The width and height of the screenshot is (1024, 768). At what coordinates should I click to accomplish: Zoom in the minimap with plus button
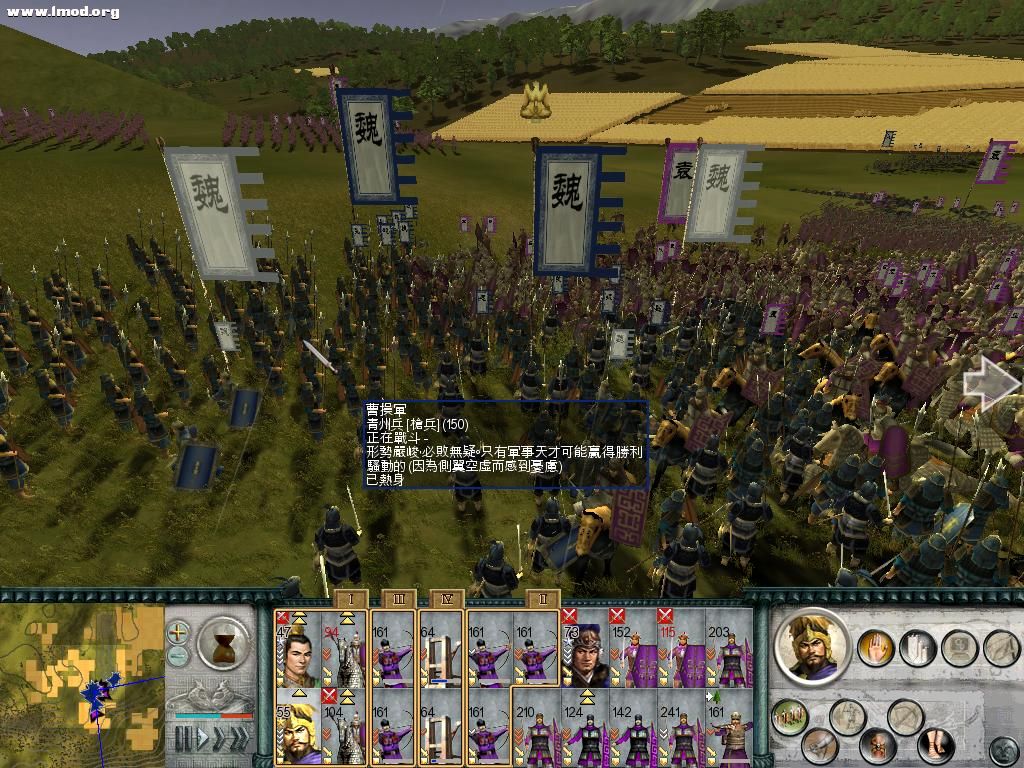click(x=178, y=632)
